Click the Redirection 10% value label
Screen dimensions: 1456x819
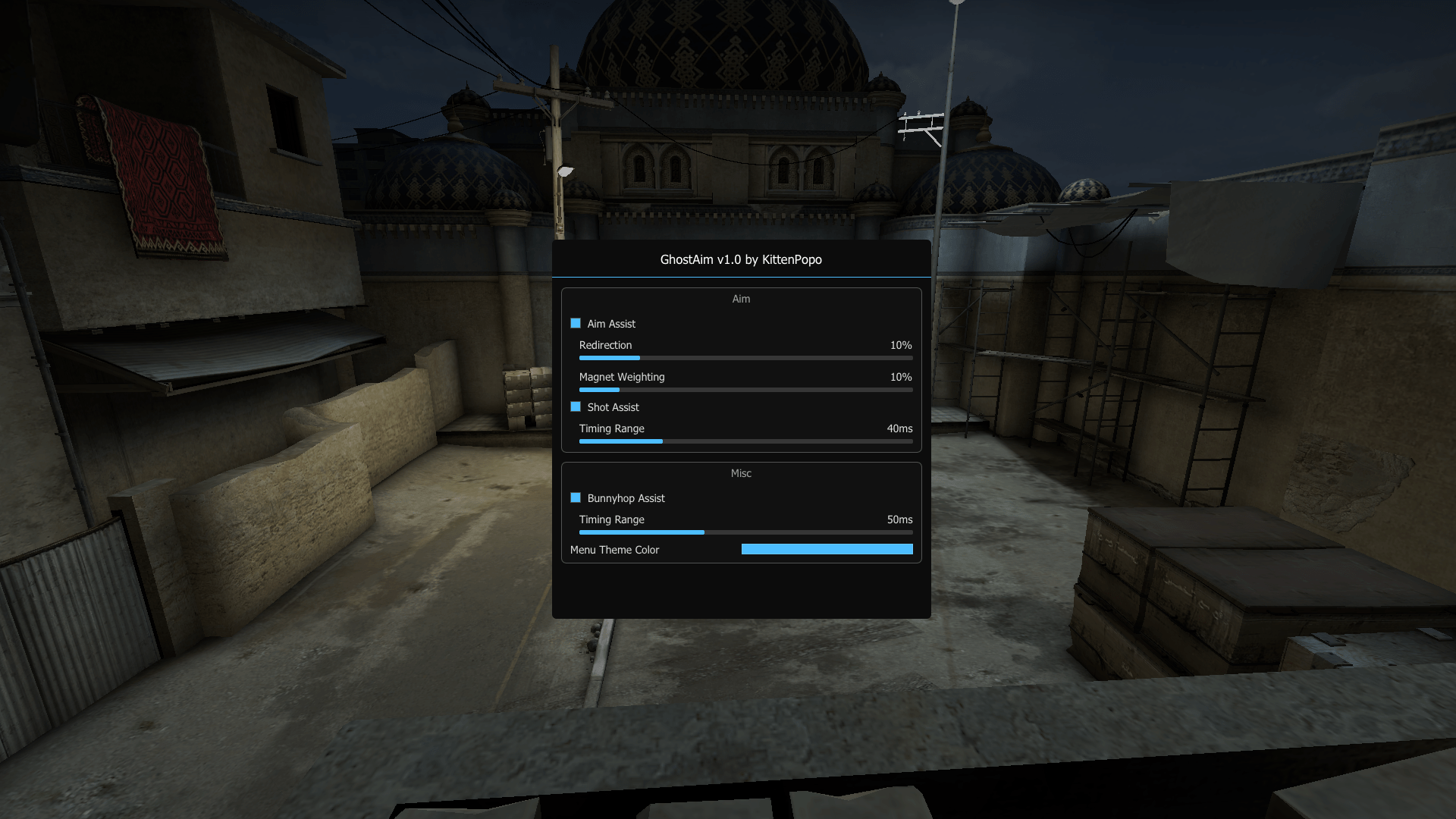coord(900,345)
